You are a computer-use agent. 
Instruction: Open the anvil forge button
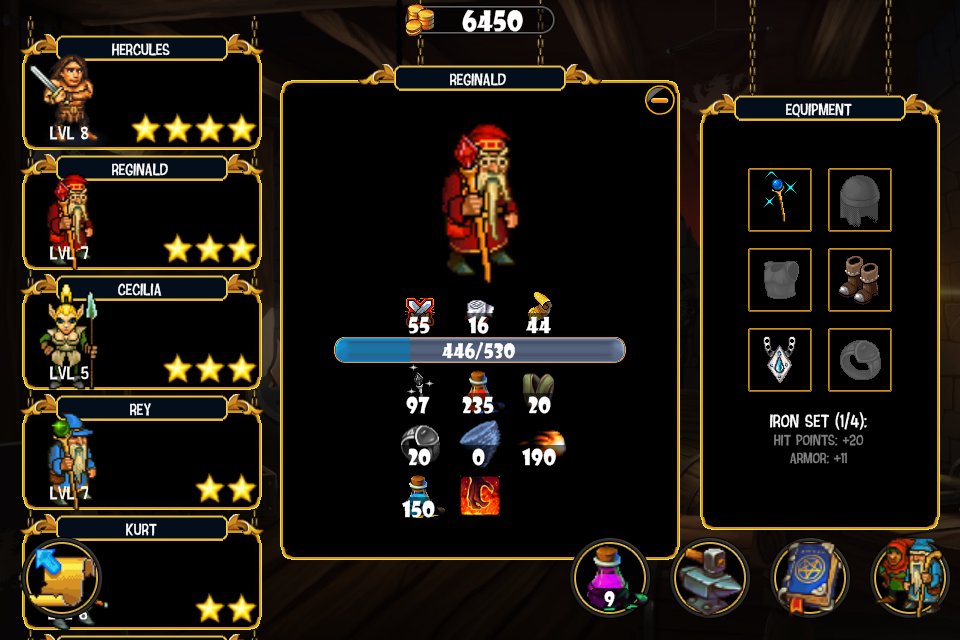(x=710, y=577)
